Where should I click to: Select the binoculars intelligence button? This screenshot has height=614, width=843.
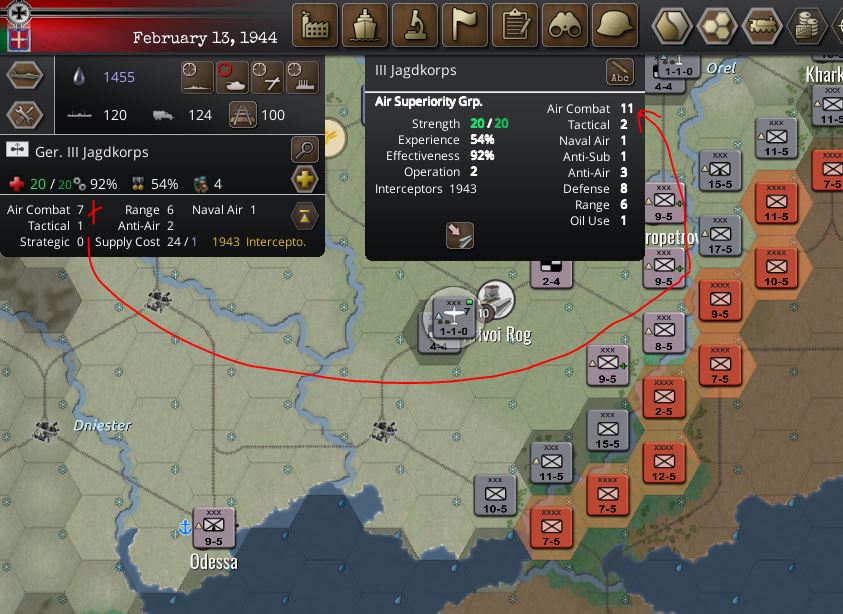pyautogui.click(x=566, y=25)
